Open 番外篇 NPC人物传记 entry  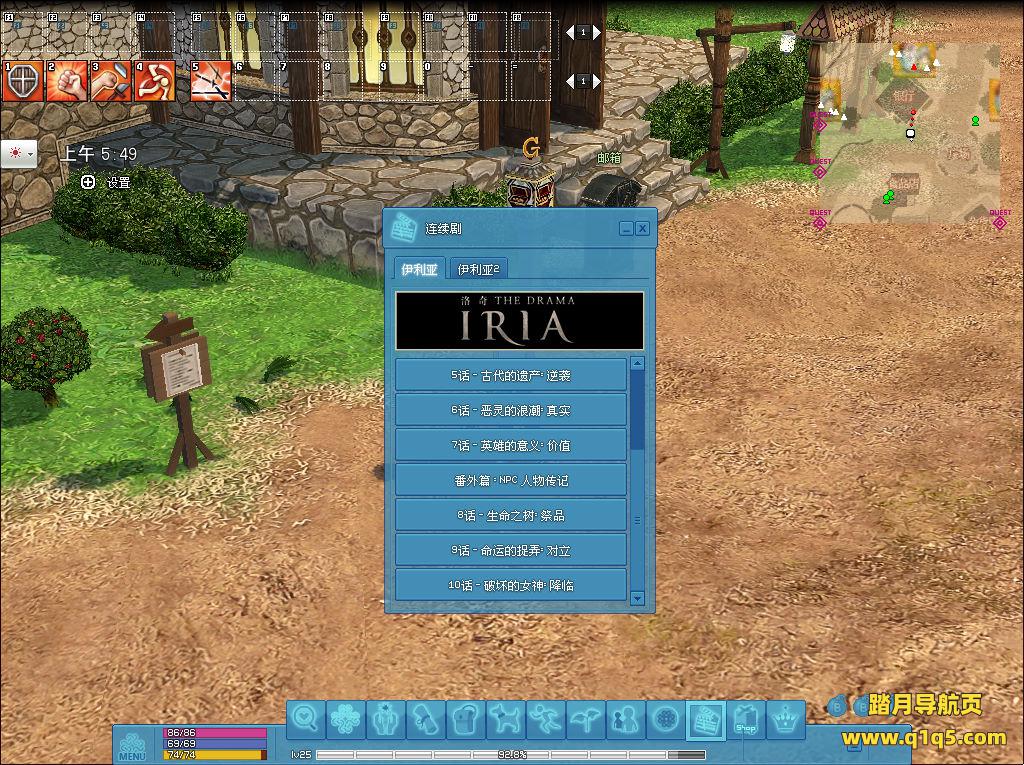(511, 480)
